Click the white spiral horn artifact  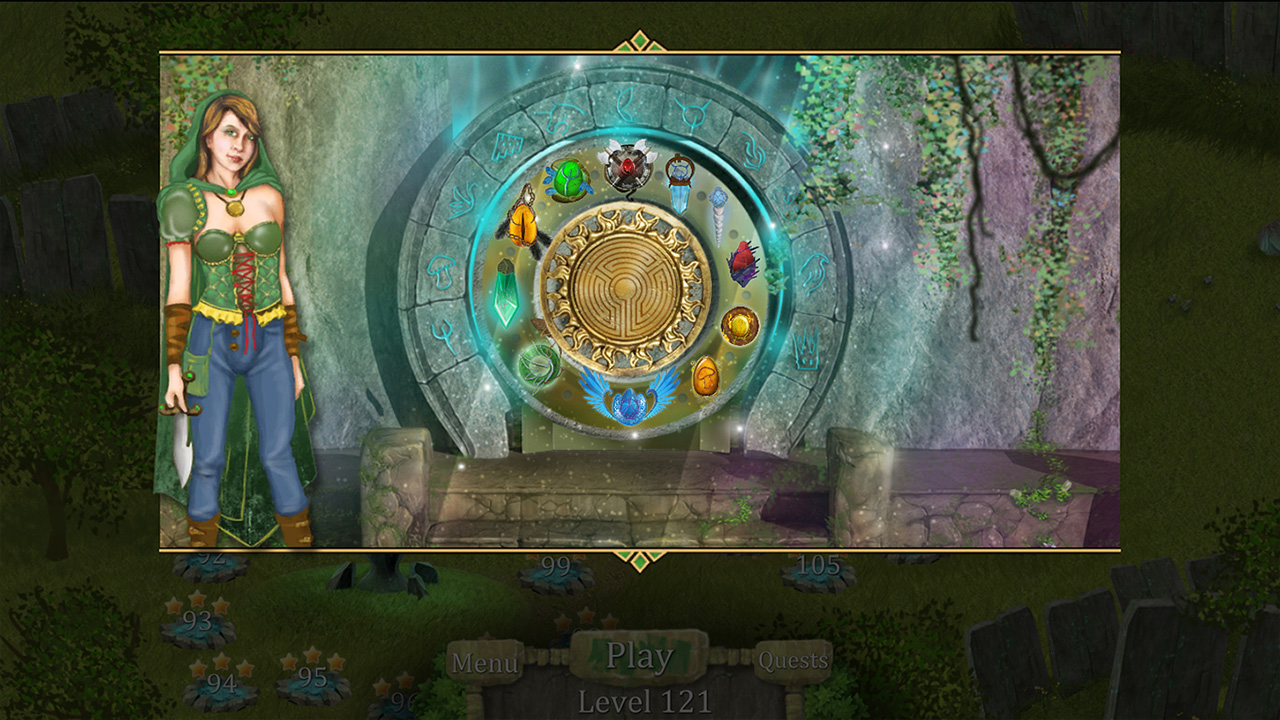coord(717,220)
